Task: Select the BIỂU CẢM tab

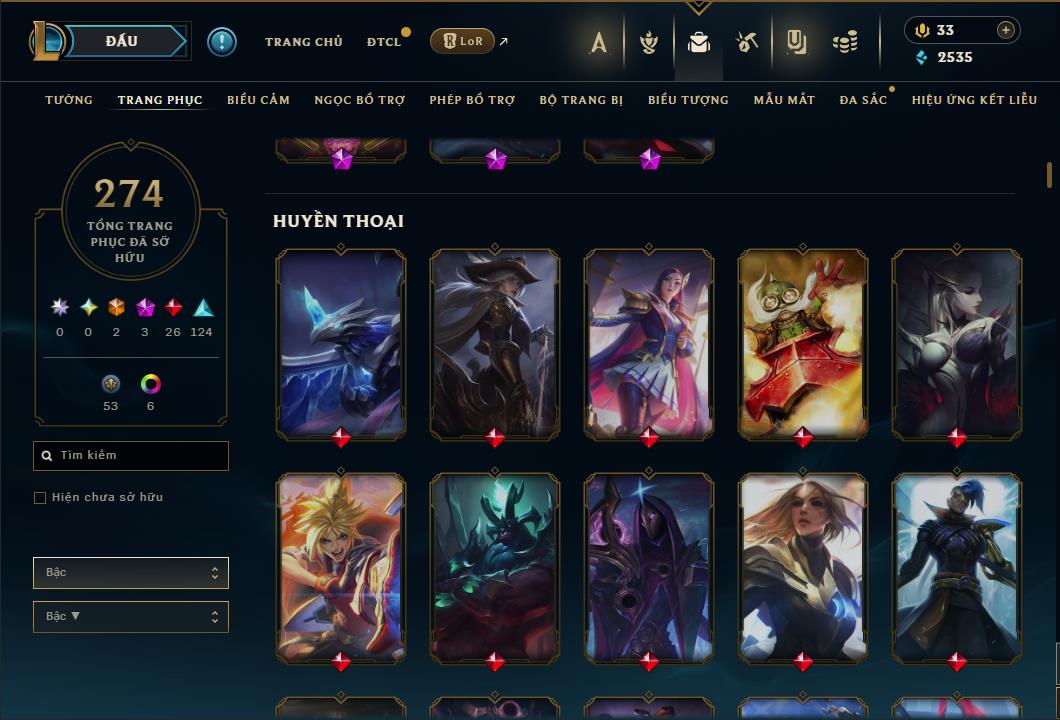Action: click(x=258, y=100)
